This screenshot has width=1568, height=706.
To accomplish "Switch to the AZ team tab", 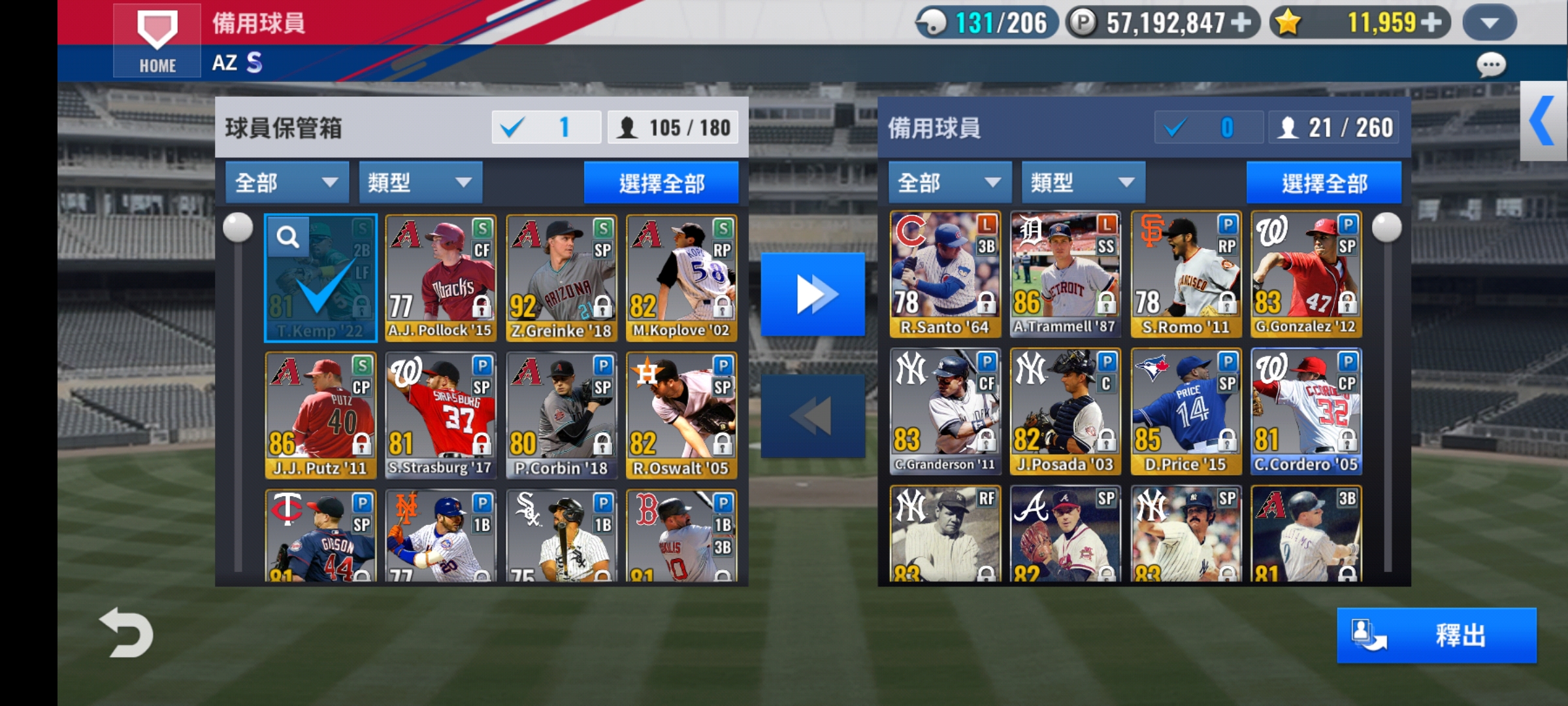I will 225,63.
